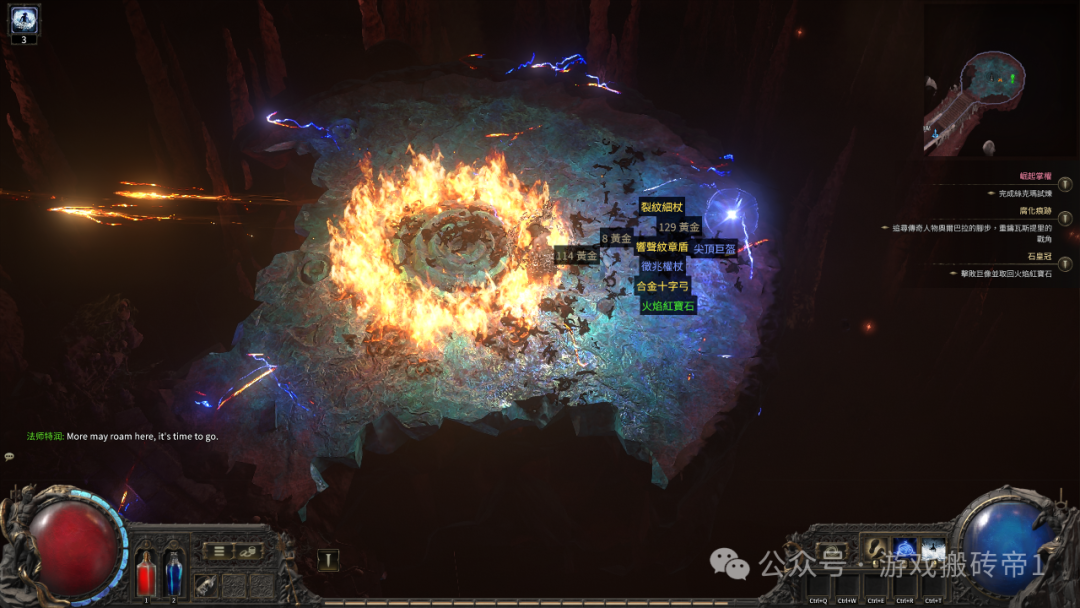This screenshot has height=608, width=1080.
Task: Click the 石皇冠 quest tracker icon
Action: tap(1065, 263)
